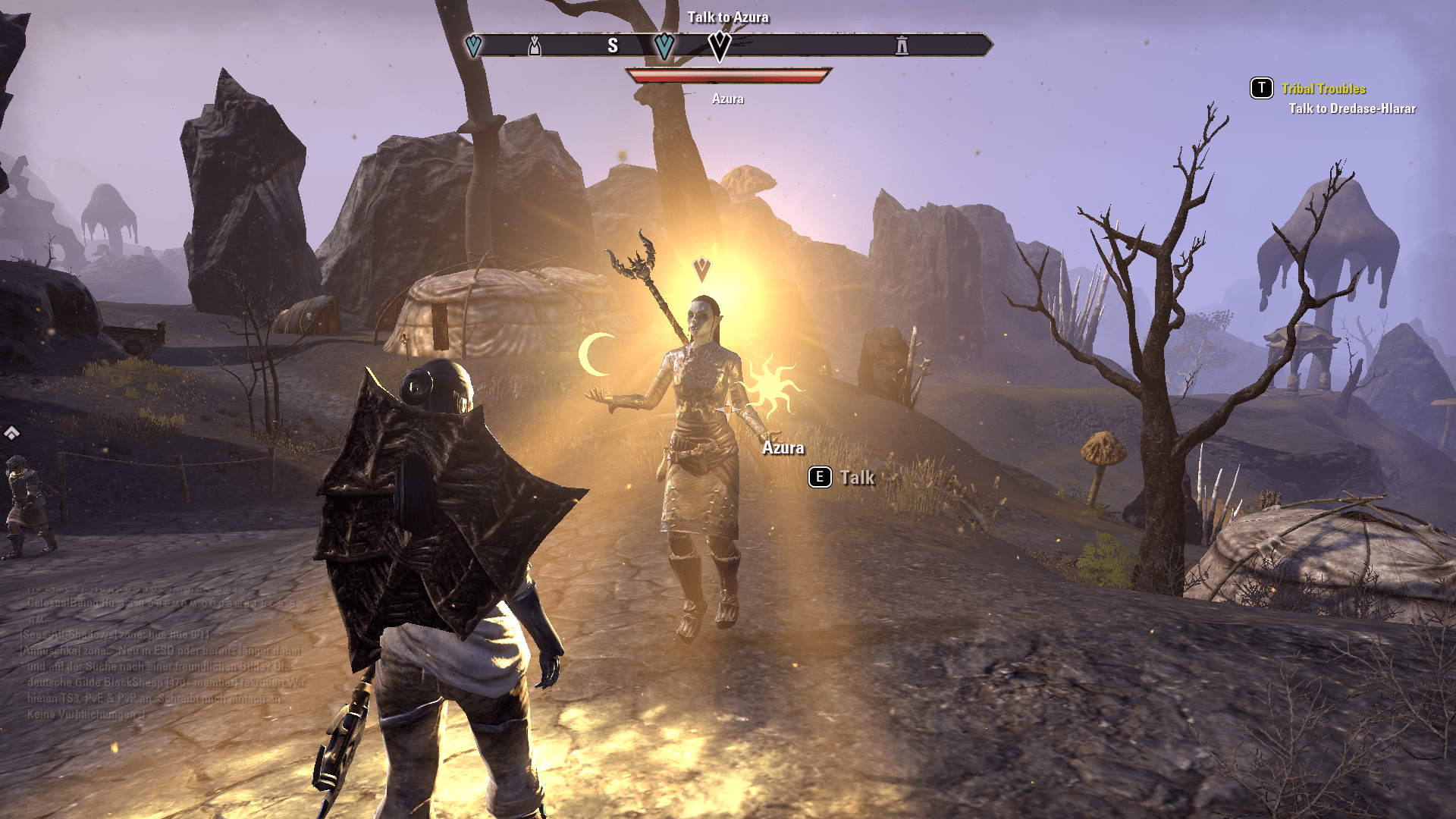Click the Talk to Dredase-Hlarar objective
The image size is (1456, 819).
pyautogui.click(x=1351, y=108)
